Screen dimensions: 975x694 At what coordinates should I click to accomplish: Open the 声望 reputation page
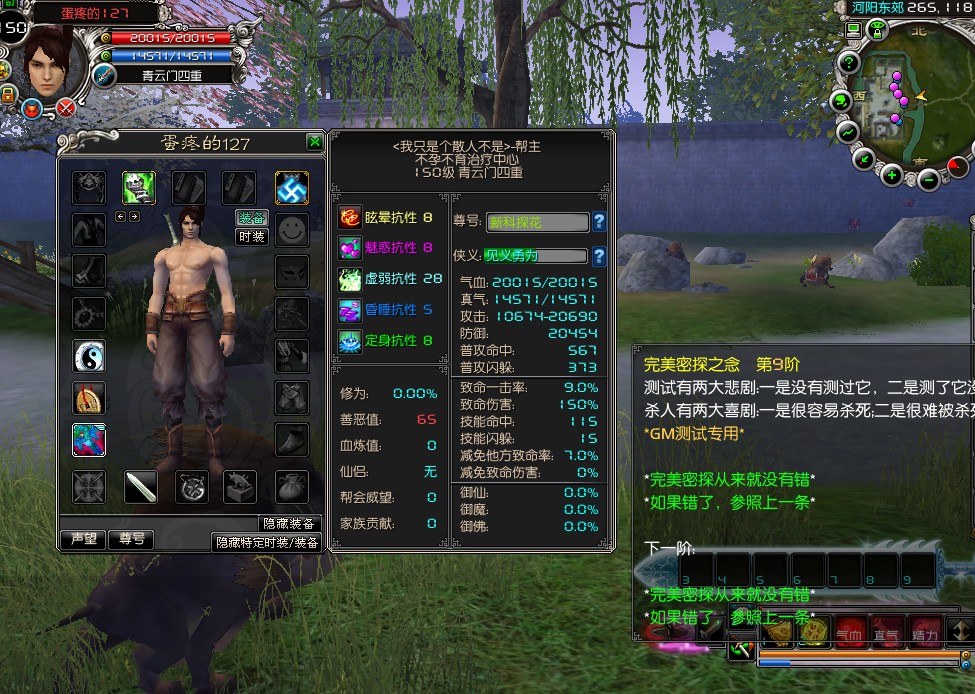(x=83, y=539)
